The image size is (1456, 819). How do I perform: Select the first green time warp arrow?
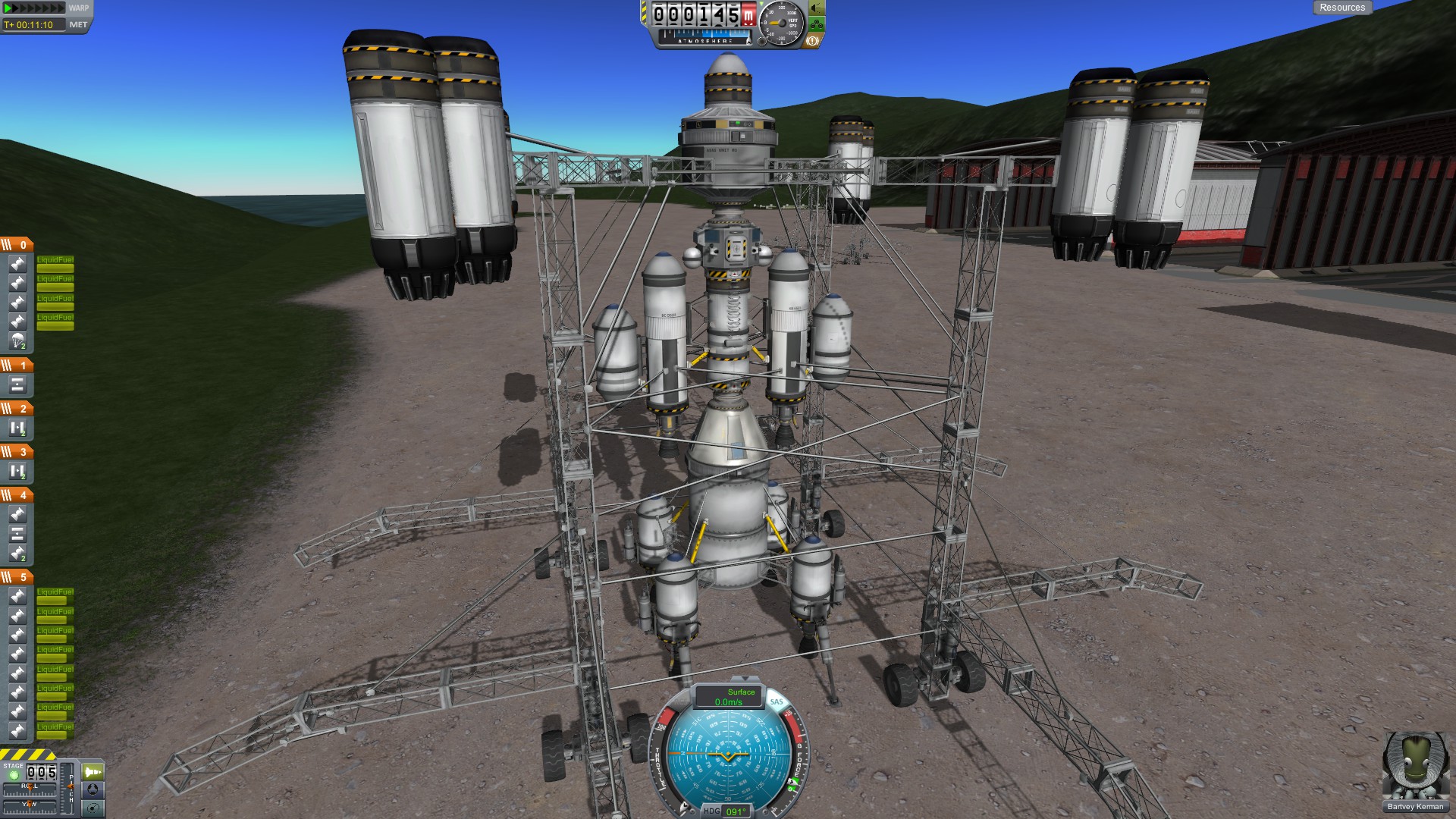8,8
